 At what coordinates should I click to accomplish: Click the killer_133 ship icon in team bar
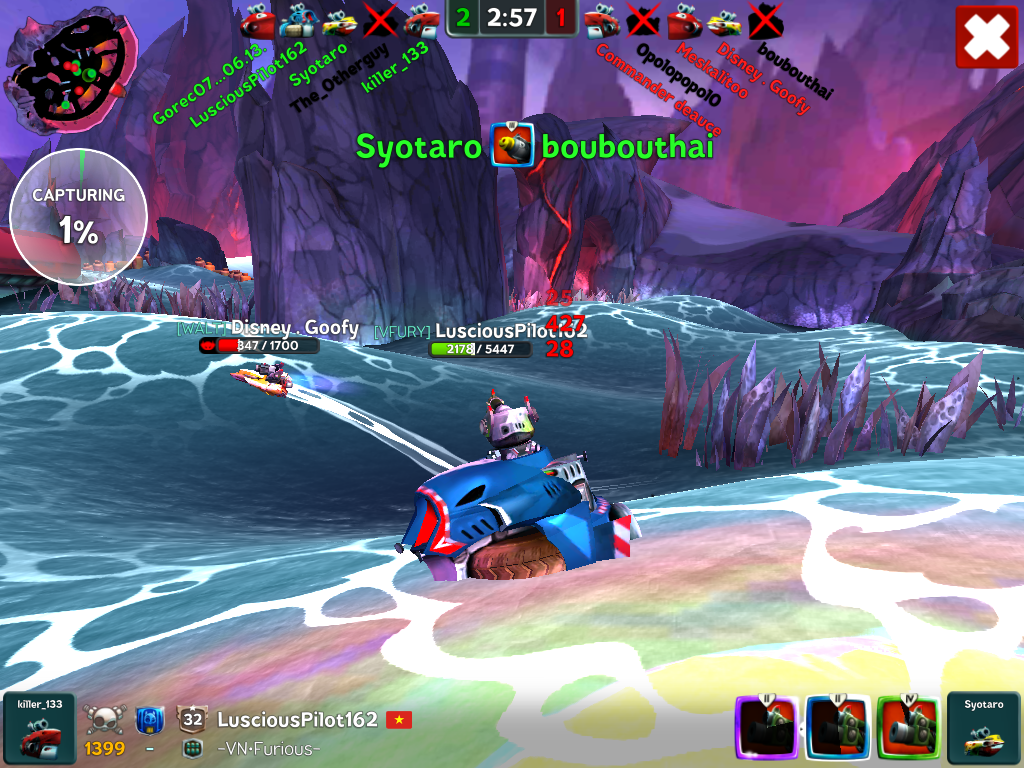(420, 19)
